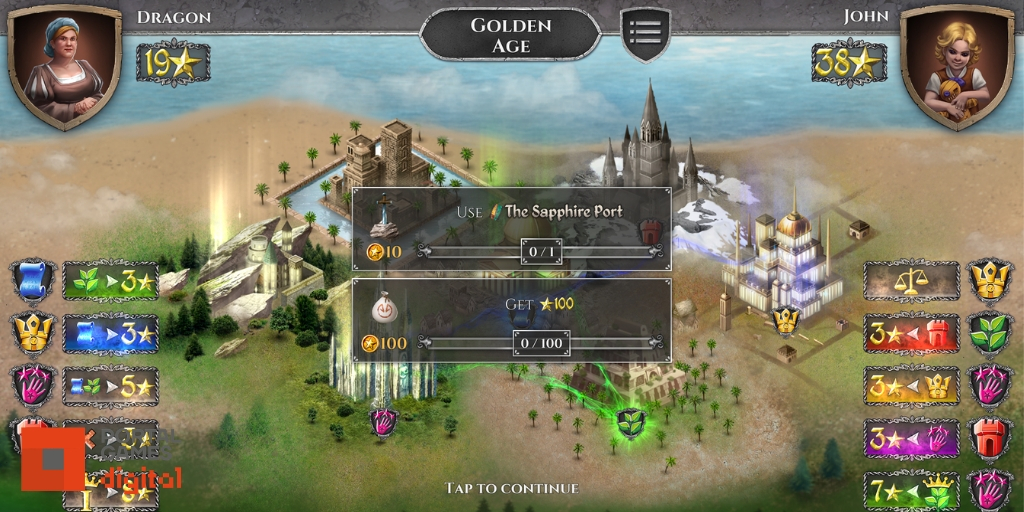Choose John's green 7-star crowned leaves card

pos(911,490)
